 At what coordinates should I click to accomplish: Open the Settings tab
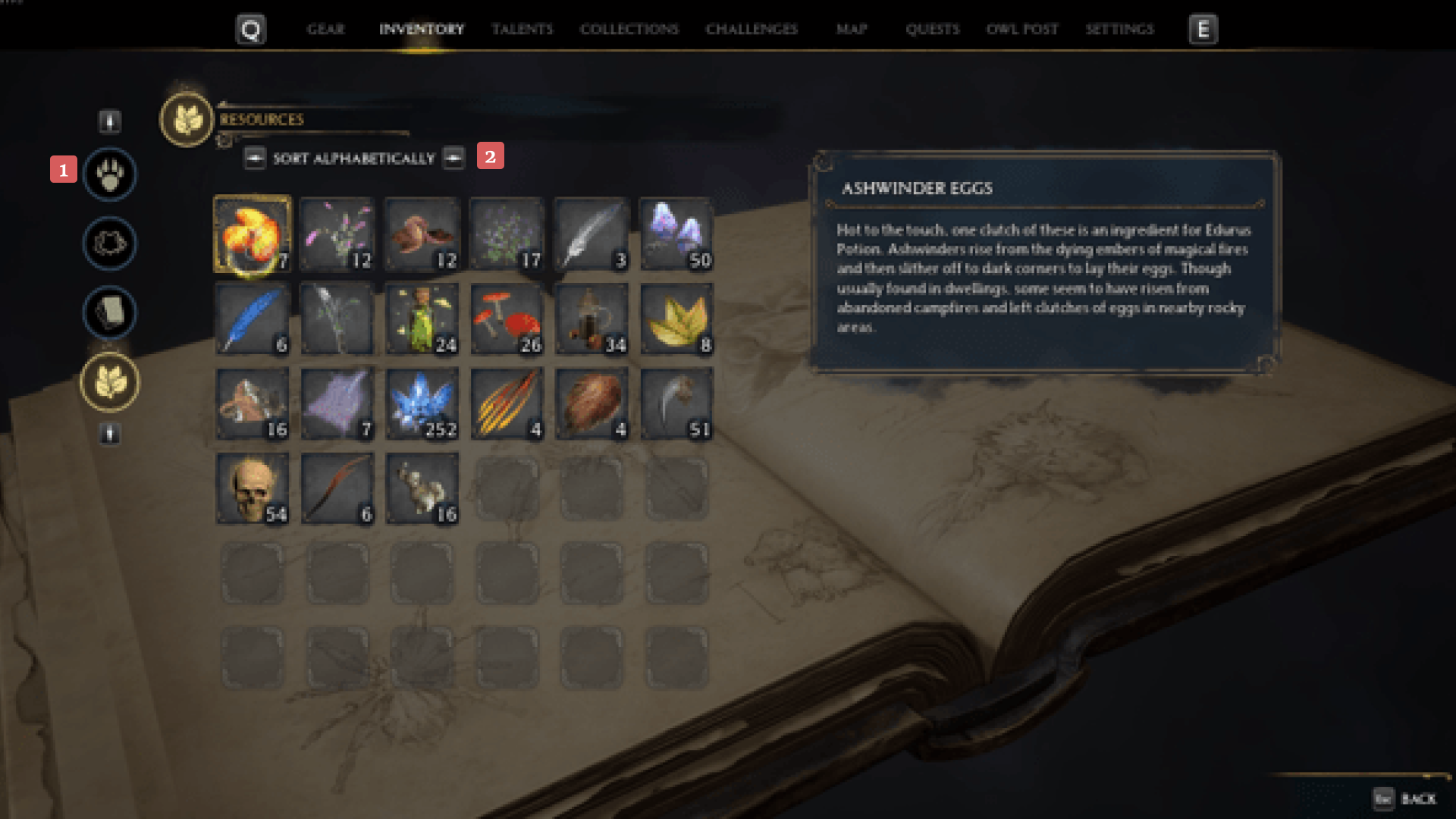(x=1120, y=30)
